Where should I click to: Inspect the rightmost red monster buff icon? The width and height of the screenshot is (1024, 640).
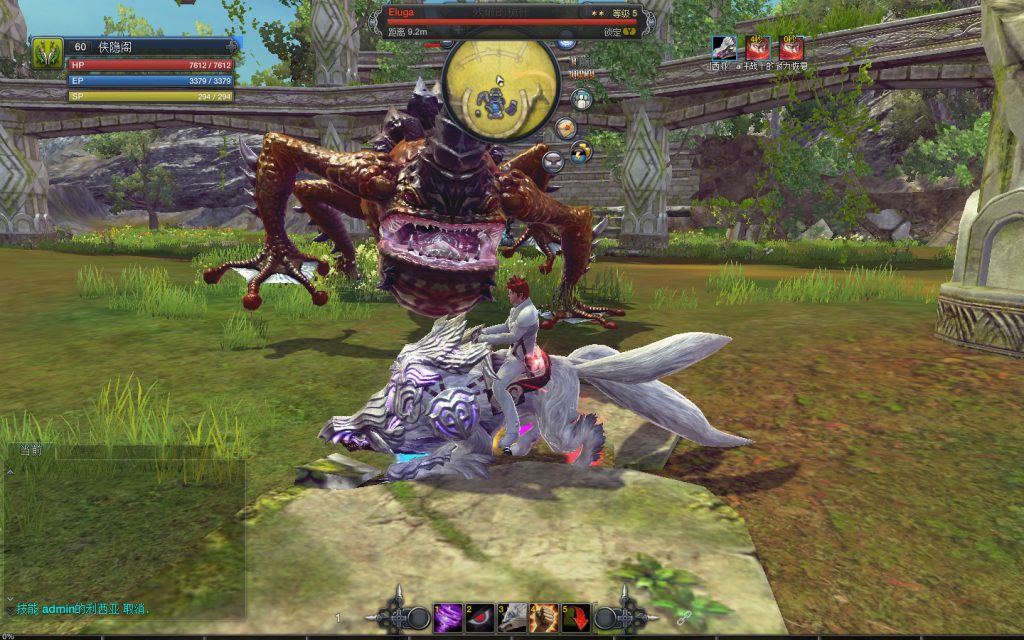[x=791, y=47]
